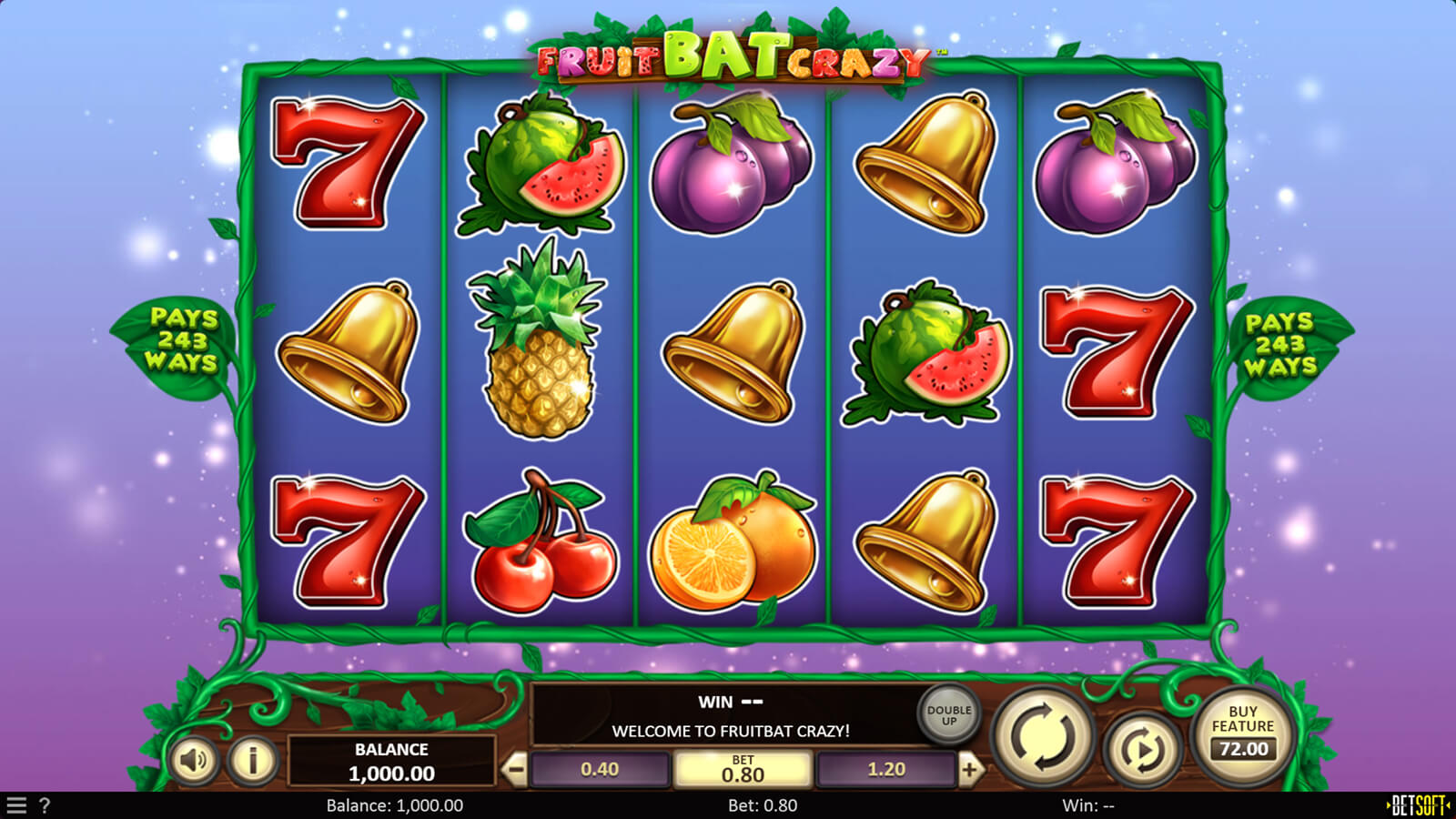Viewport: 1456px width, 819px height.
Task: Increase the bet with the plus arrow
Action: [969, 770]
